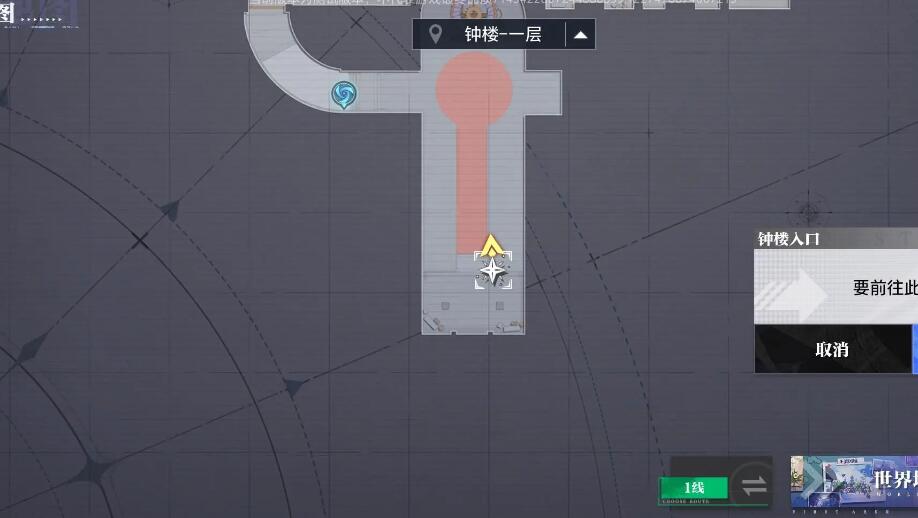Select the four-pointed star entrance marker
Viewport: 918px width, 518px height.
(493, 270)
